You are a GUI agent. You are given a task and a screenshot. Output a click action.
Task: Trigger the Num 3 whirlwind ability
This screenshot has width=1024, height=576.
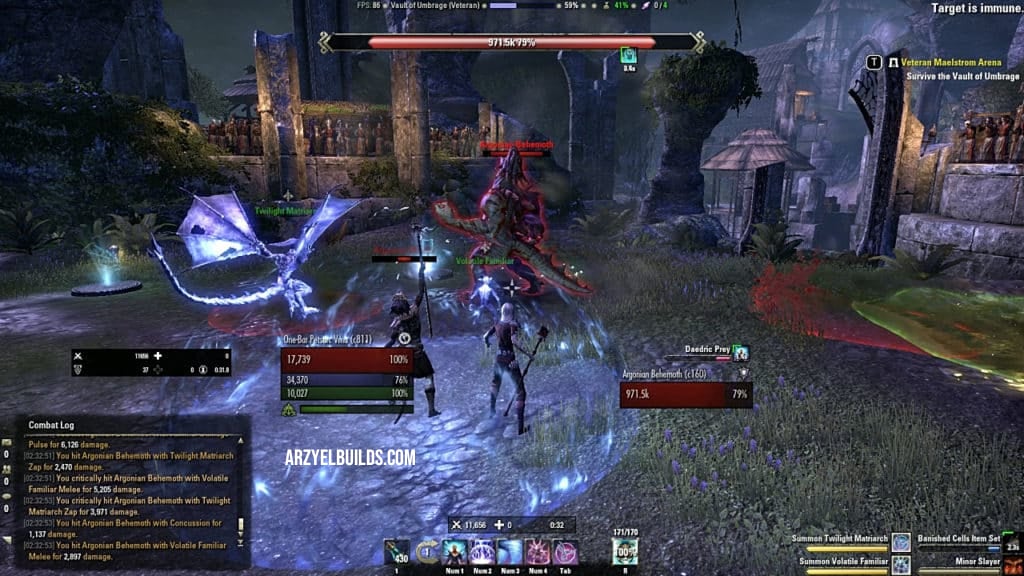[x=511, y=551]
